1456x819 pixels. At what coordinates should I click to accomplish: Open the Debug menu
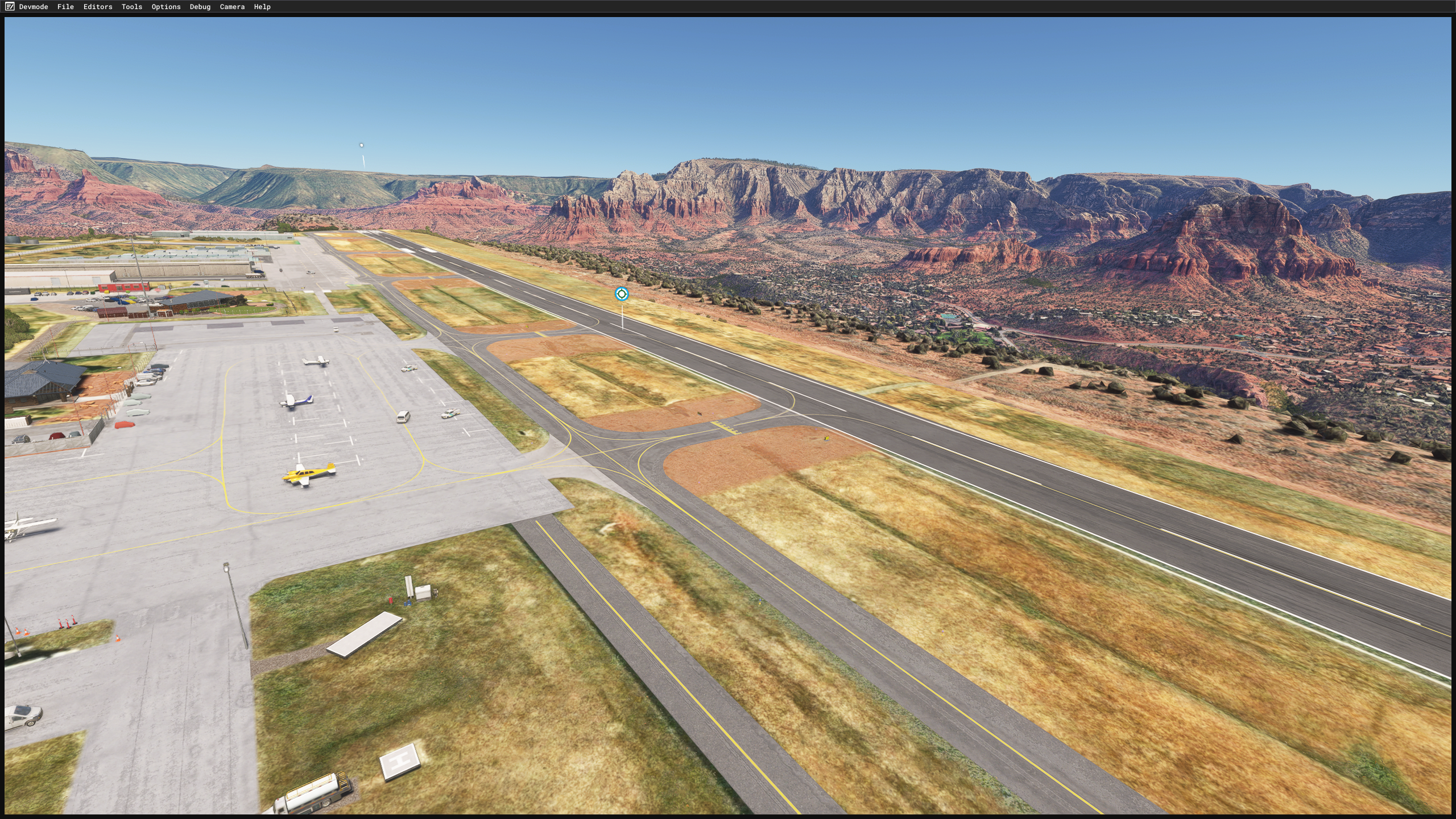200,7
